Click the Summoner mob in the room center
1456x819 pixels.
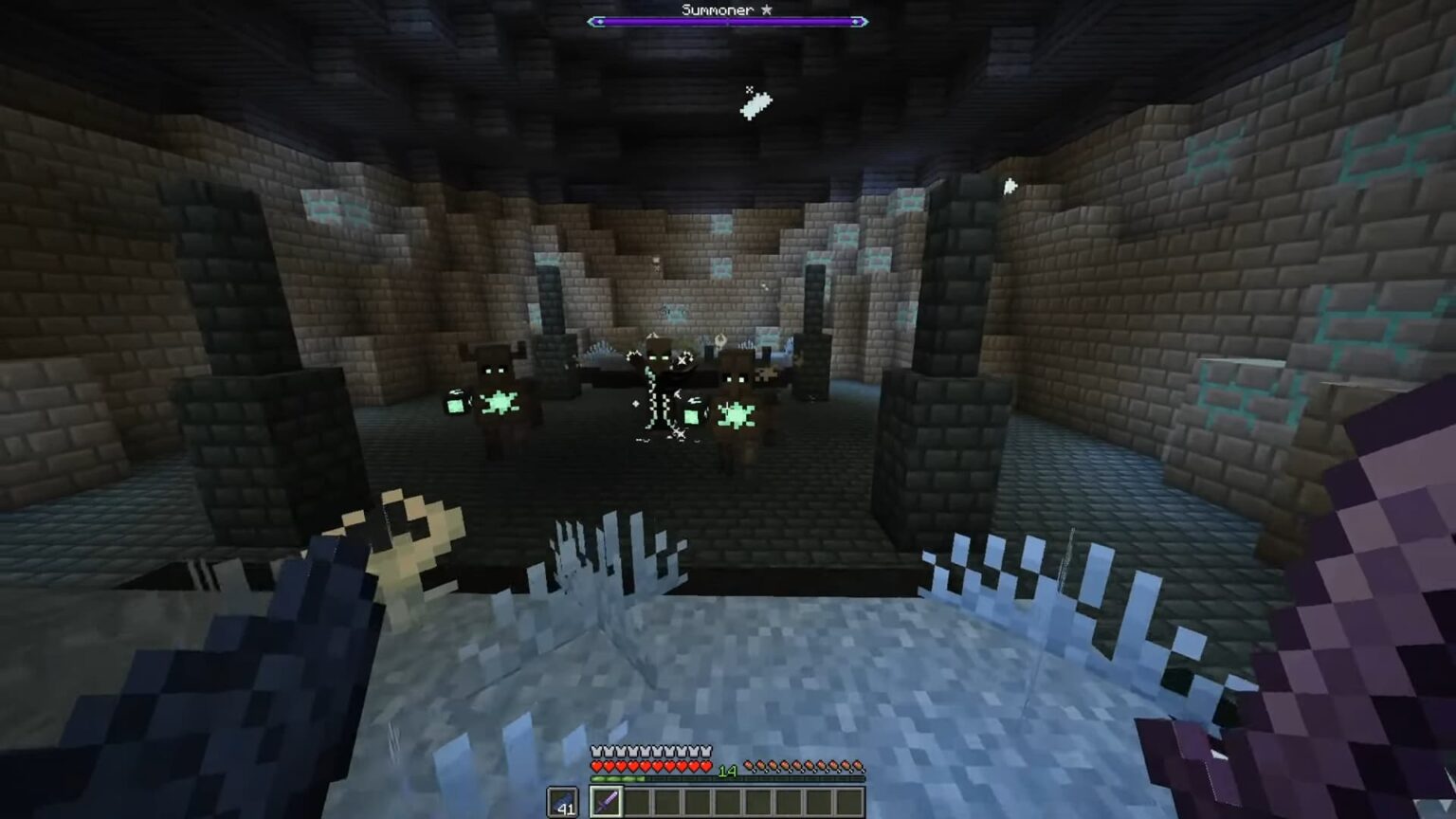659,384
